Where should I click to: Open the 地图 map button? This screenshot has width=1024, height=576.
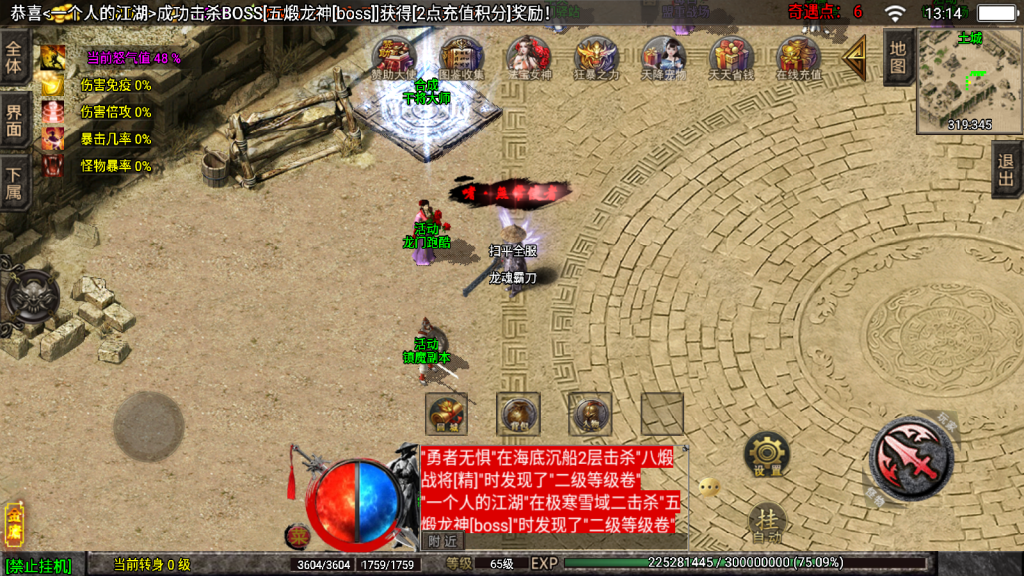point(898,57)
